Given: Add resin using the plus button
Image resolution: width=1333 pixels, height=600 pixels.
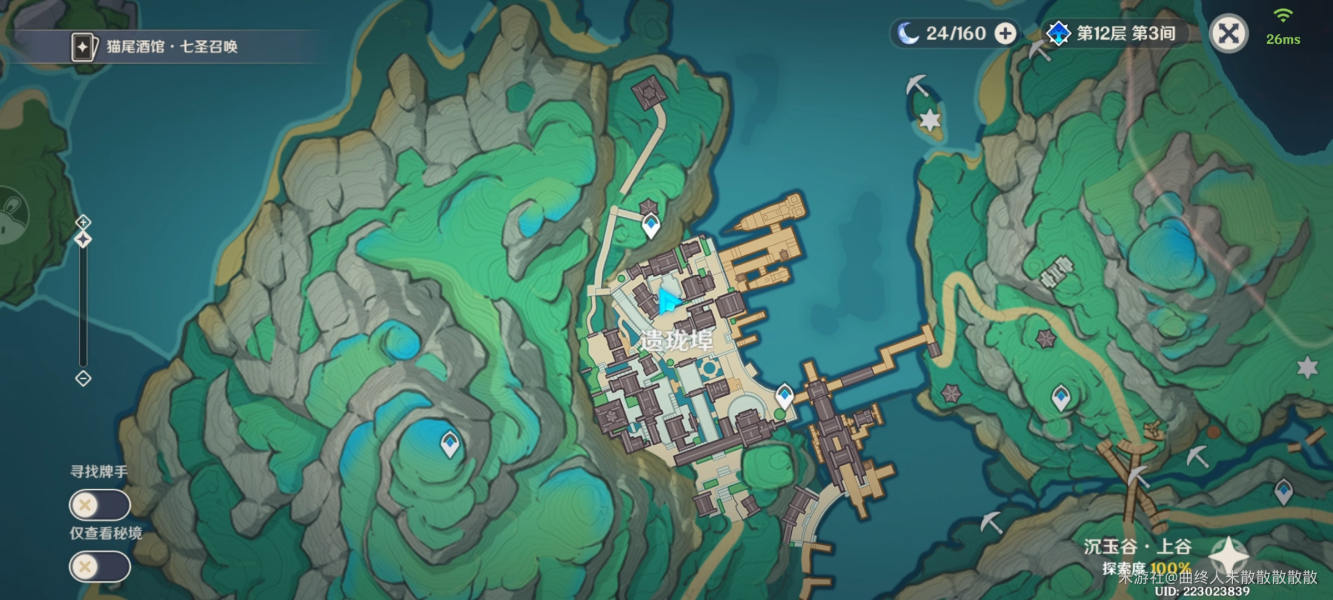Looking at the screenshot, I should pyautogui.click(x=1006, y=34).
